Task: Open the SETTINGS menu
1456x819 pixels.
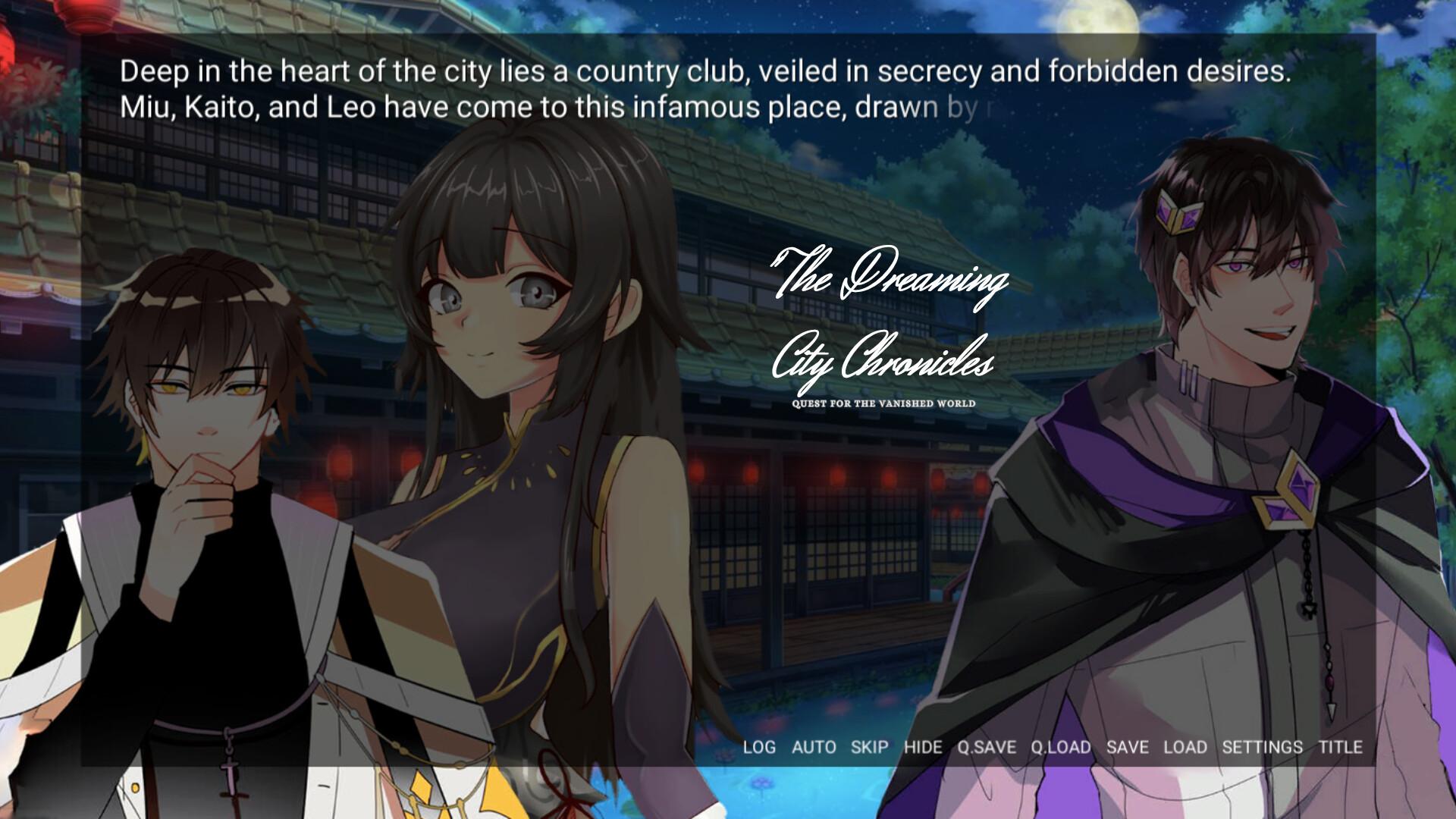Action: coord(1262,747)
